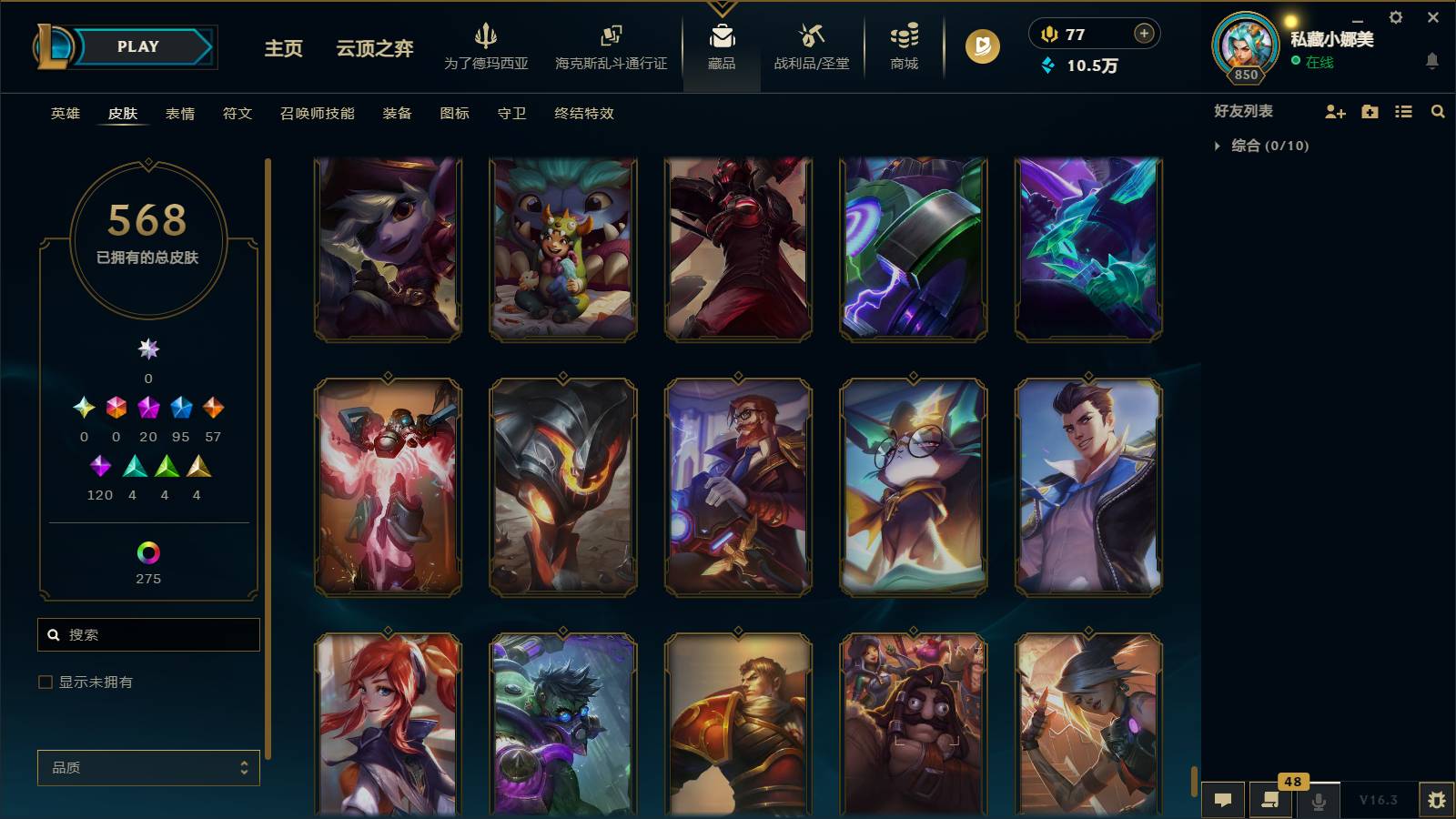This screenshot has width=1456, height=819.
Task: Enable the 显示未拥有 checkbox
Action: tap(43, 681)
